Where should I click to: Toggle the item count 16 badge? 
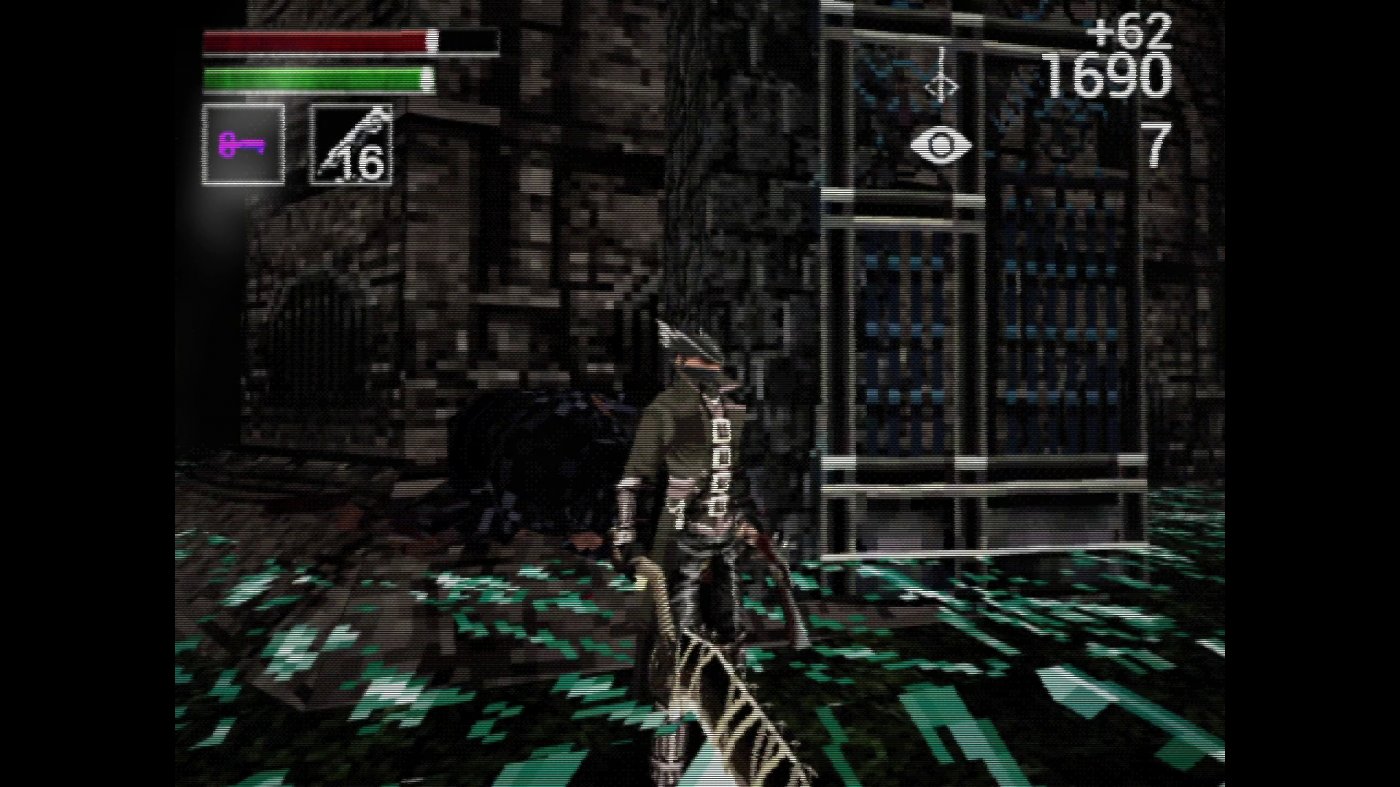click(x=362, y=161)
